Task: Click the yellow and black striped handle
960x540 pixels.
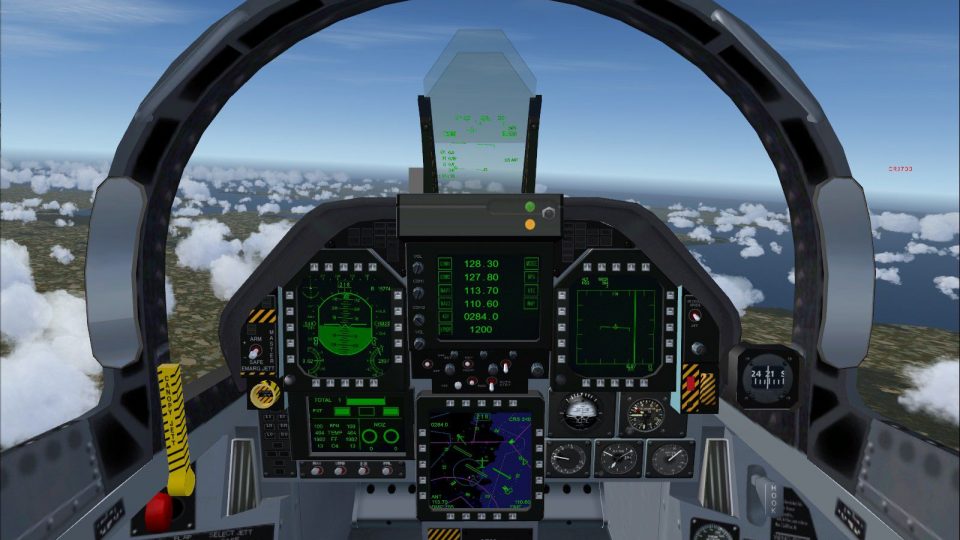Action: click(175, 428)
